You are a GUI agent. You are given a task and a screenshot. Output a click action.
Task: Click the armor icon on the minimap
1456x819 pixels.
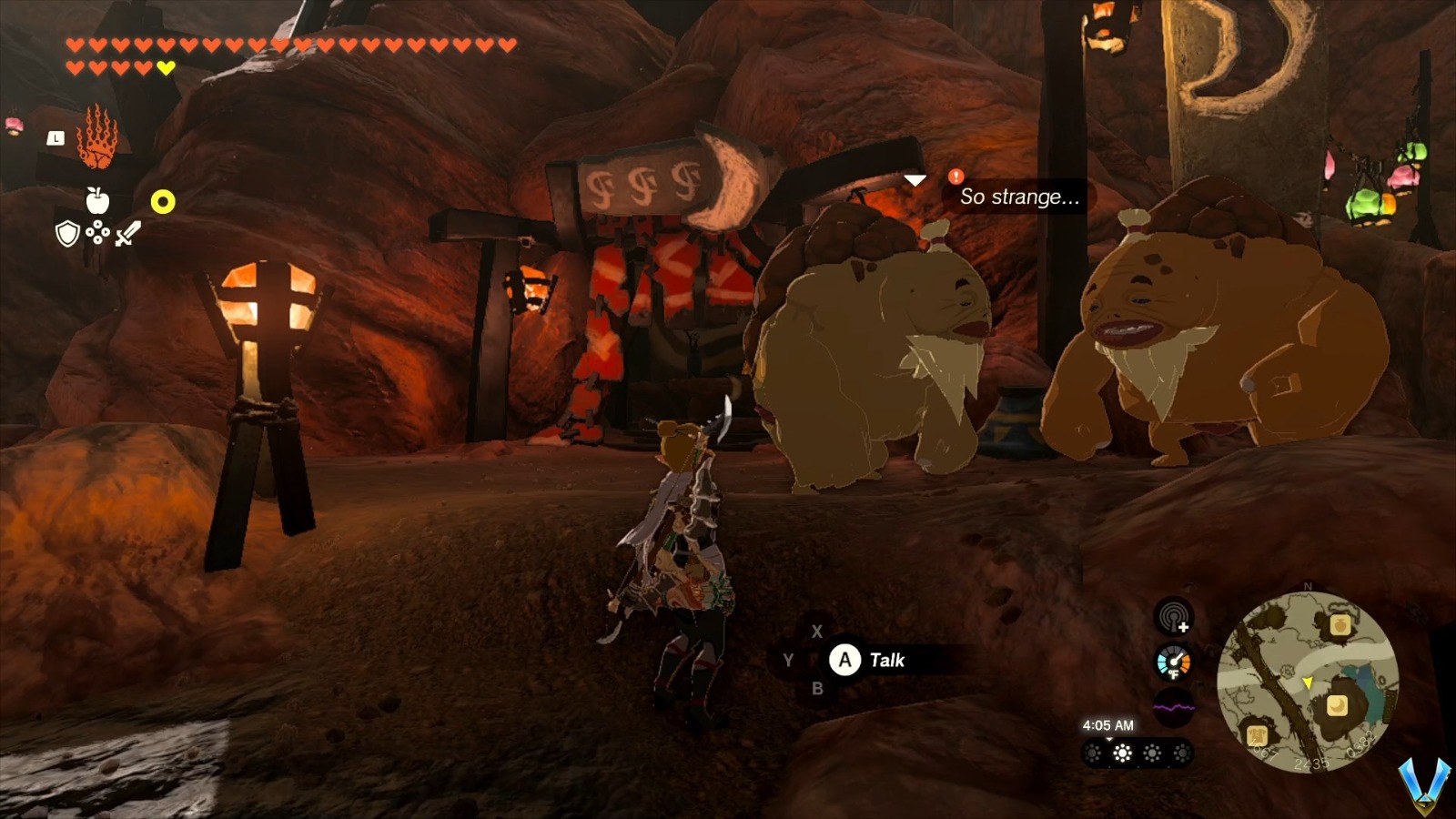click(x=1257, y=735)
